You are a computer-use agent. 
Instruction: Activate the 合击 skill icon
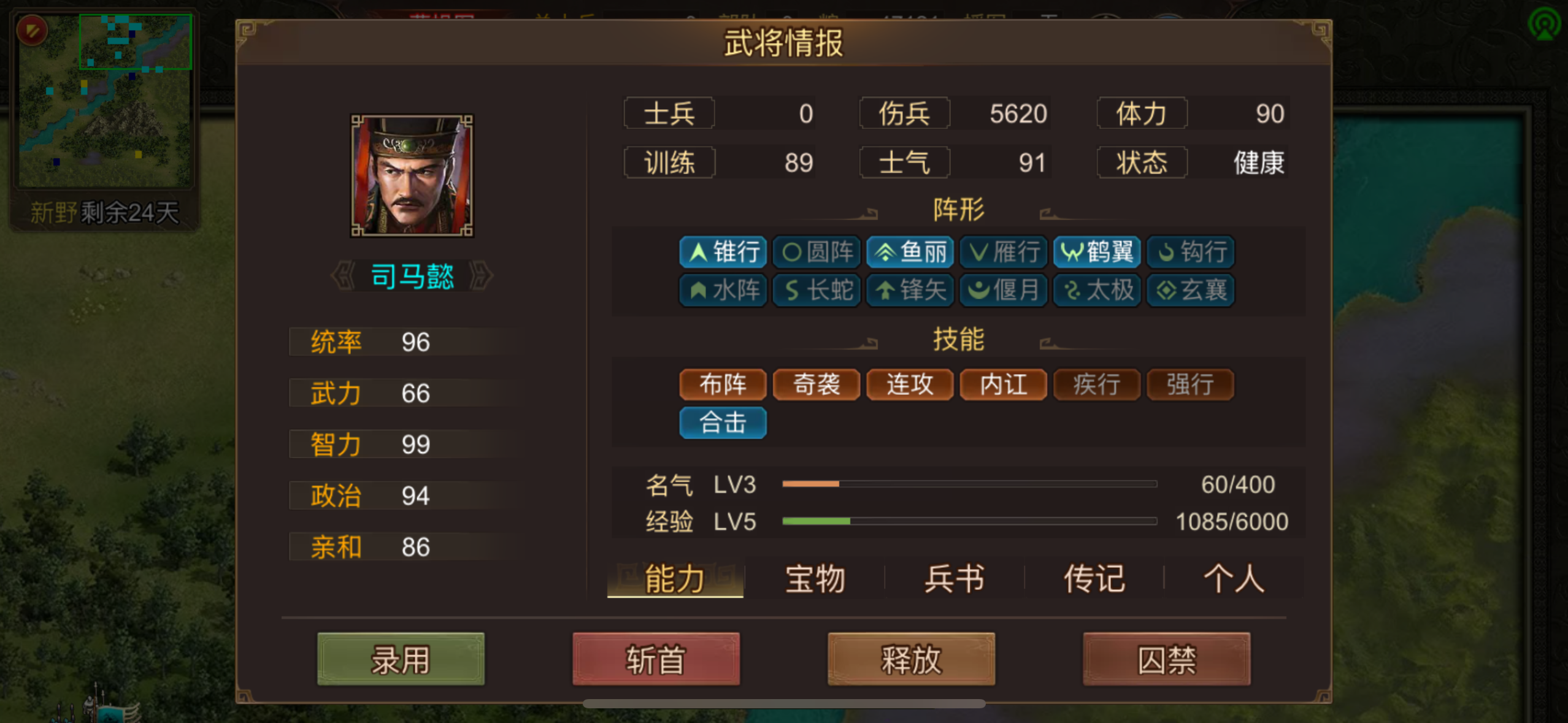723,423
